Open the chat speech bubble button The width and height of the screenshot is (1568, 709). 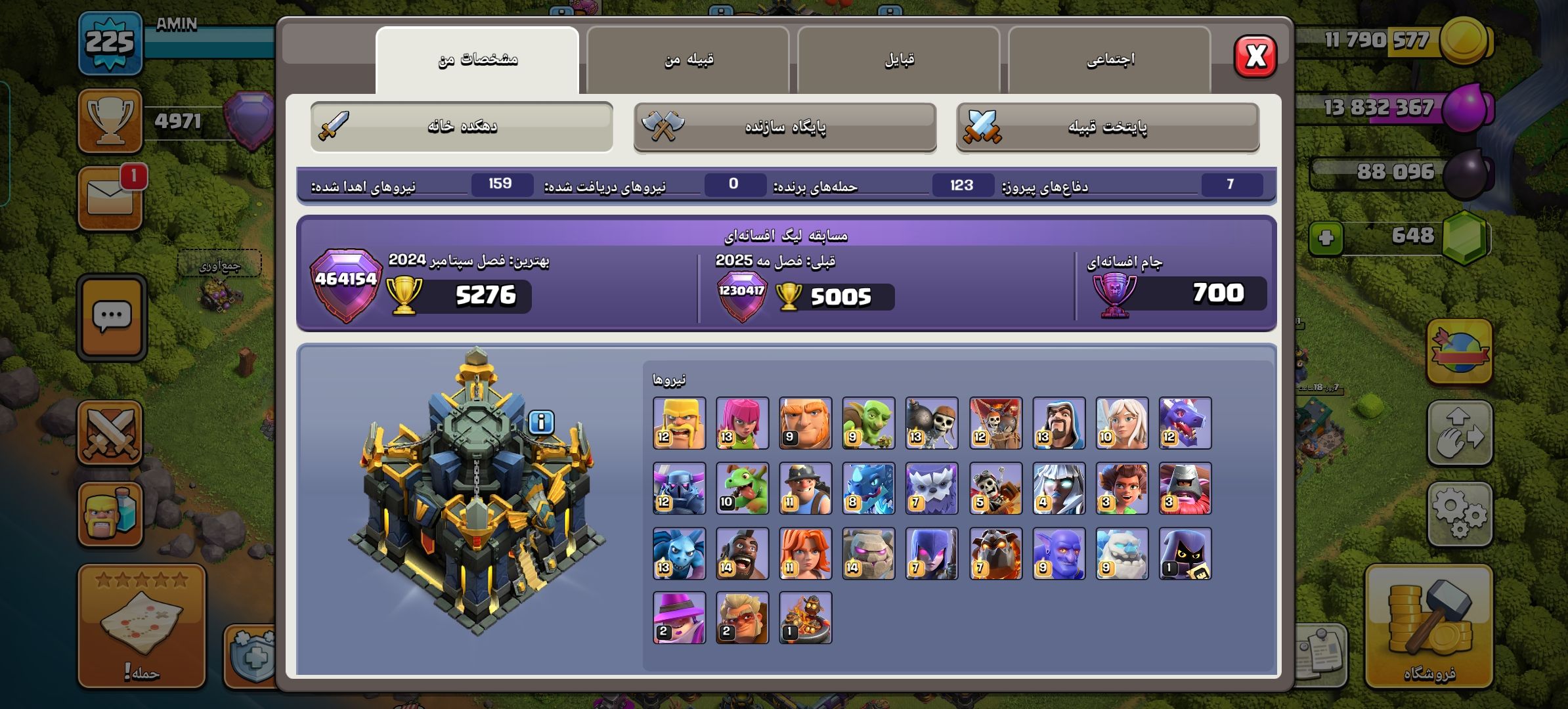(112, 318)
